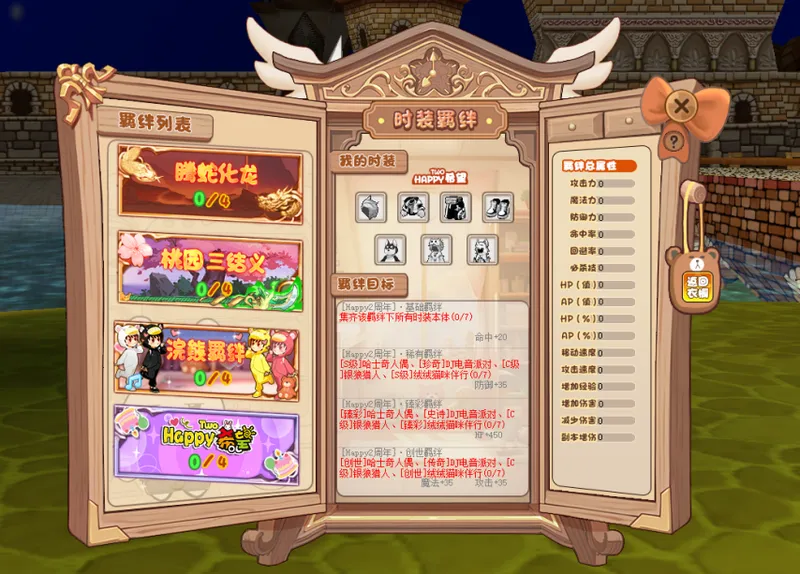Select the grey helmet costume slot

372,207
